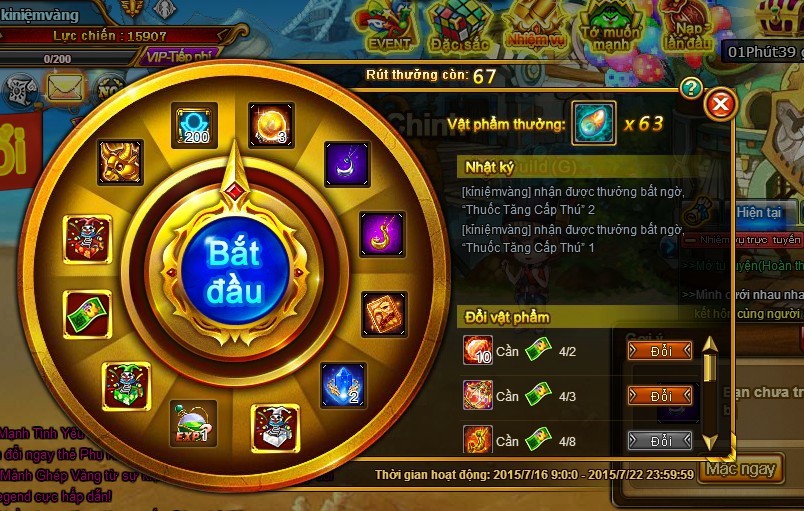The width and height of the screenshot is (804, 511).
Task: Open the mail envelope icon
Action: tap(65, 90)
